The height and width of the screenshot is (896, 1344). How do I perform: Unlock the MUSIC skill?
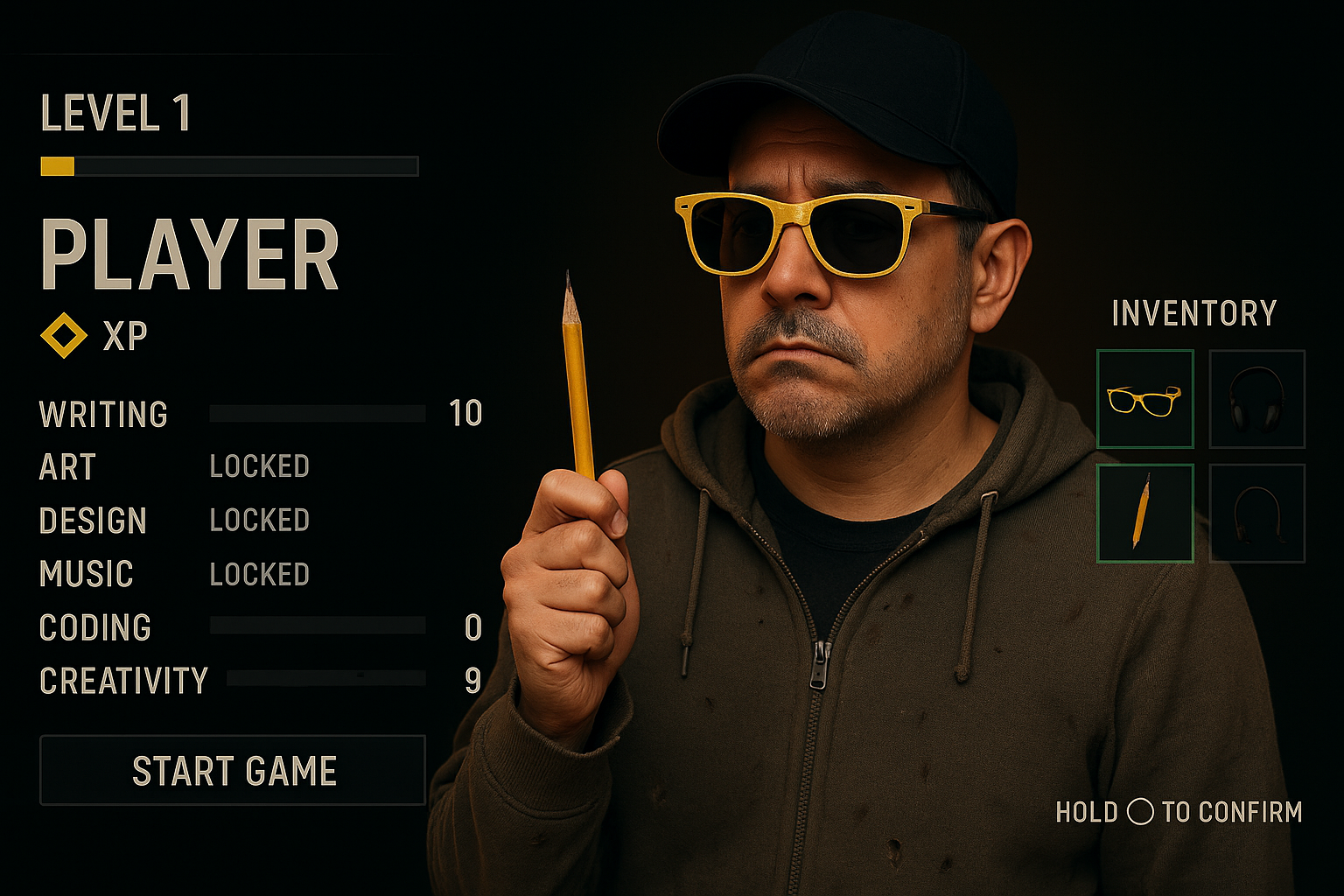(258, 574)
